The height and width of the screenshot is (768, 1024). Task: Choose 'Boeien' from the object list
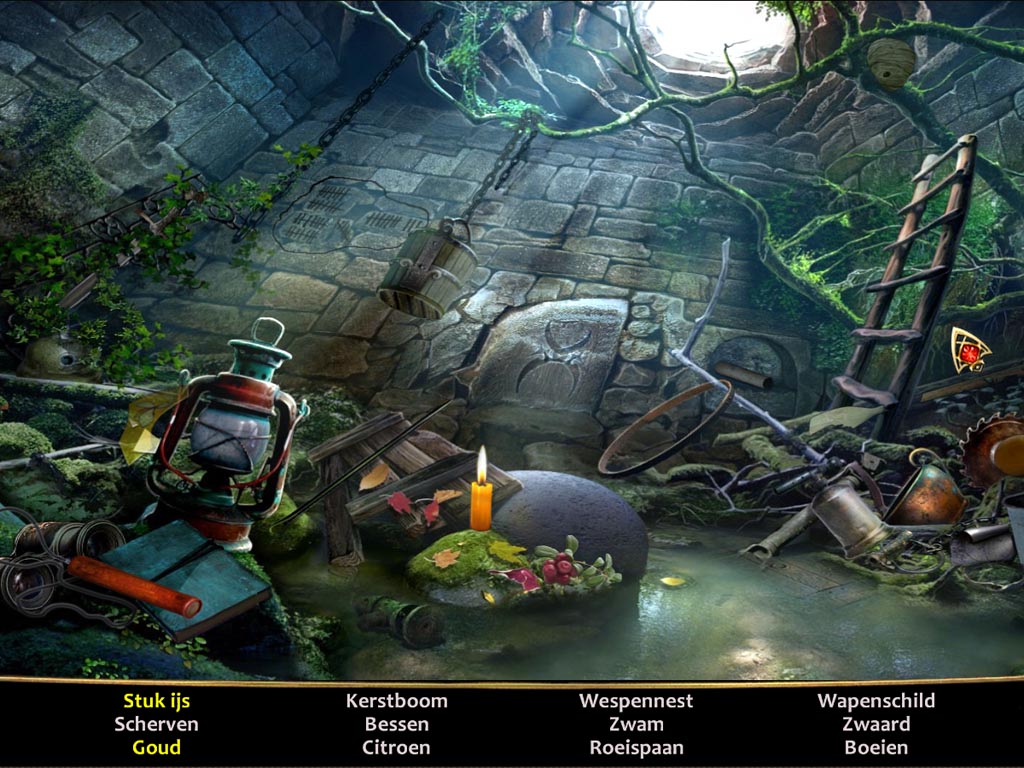[876, 747]
